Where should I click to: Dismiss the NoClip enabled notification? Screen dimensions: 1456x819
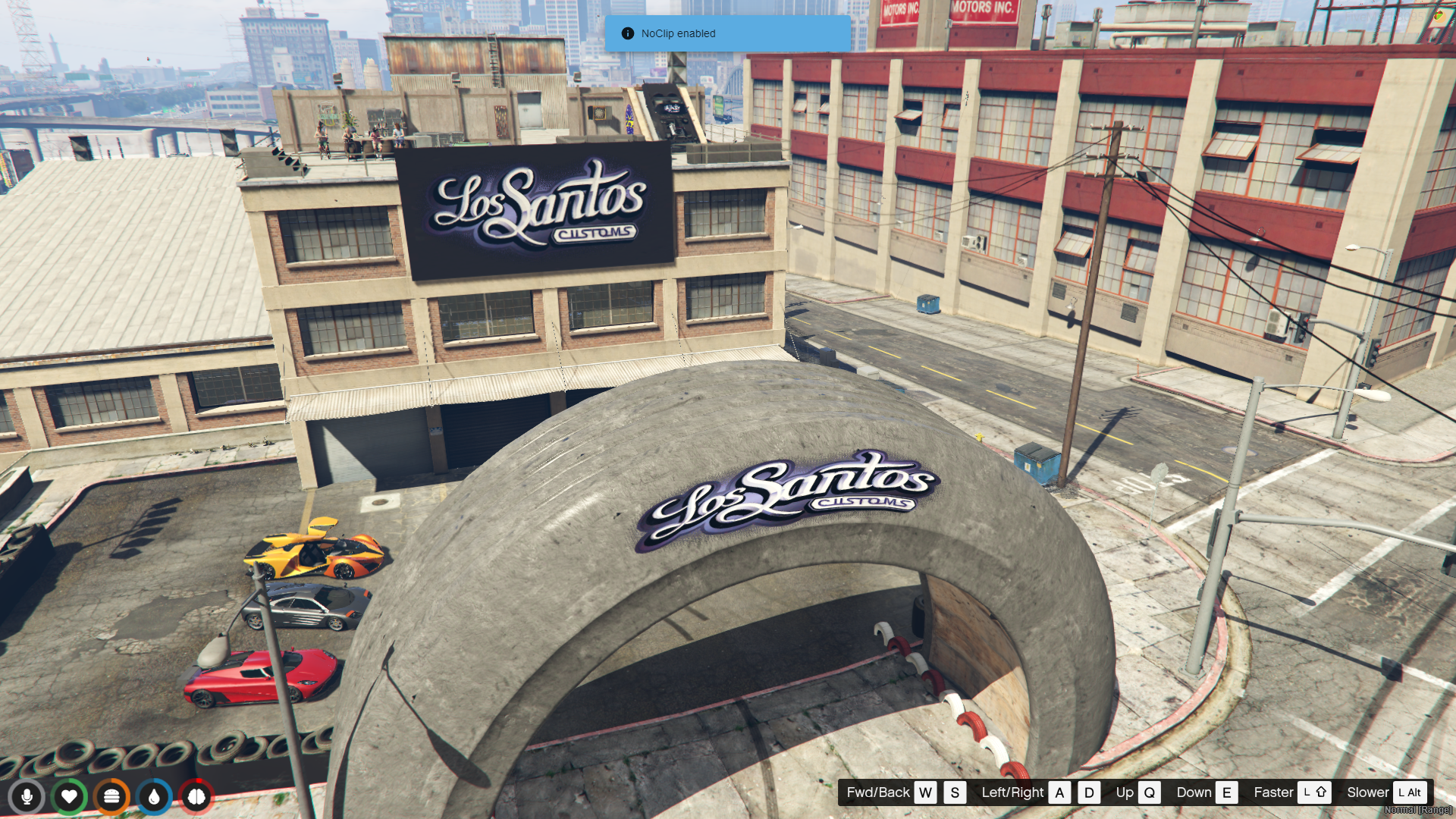[726, 33]
